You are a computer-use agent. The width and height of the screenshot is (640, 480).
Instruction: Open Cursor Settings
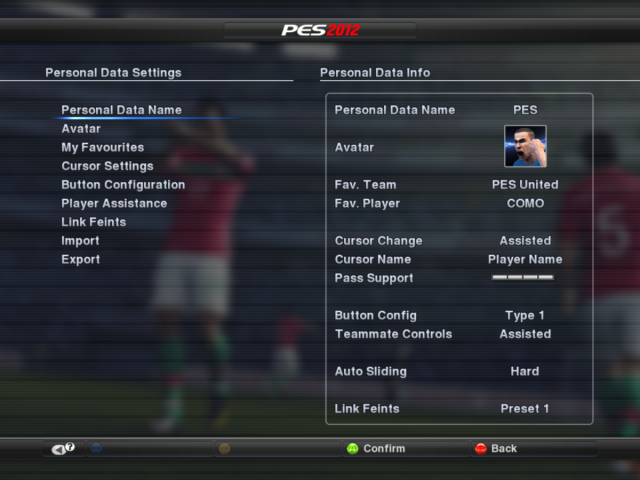[x=107, y=166]
